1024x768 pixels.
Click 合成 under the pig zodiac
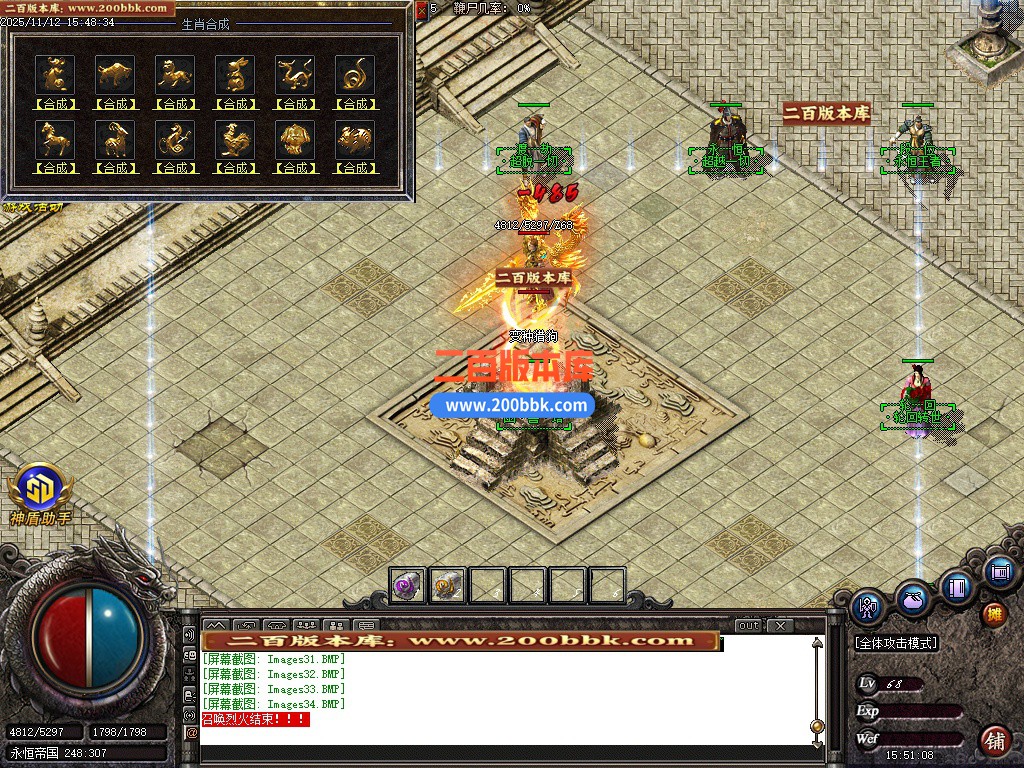click(x=355, y=167)
